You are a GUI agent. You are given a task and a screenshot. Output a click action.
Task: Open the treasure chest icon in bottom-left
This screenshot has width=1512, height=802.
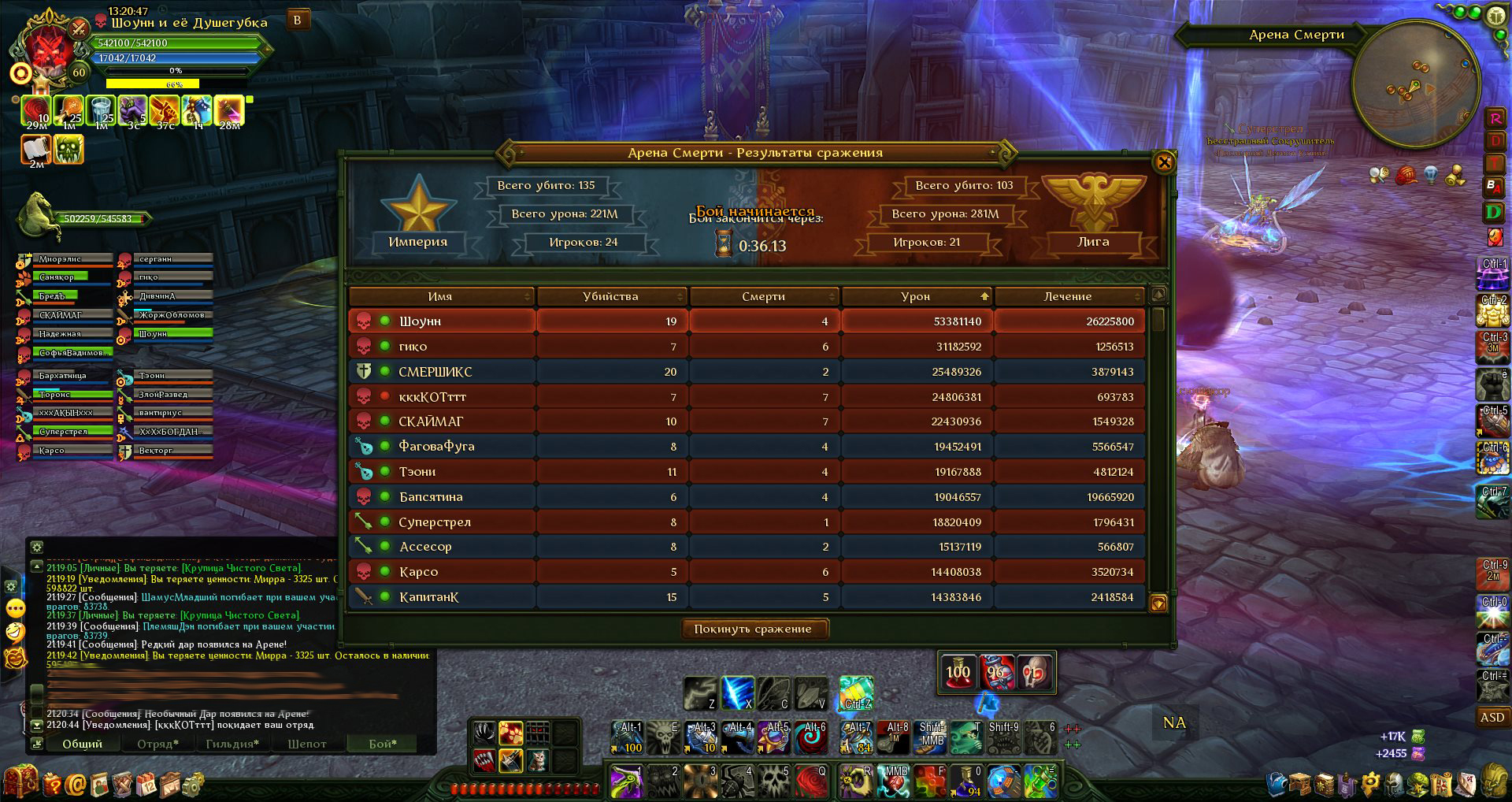tap(20, 782)
